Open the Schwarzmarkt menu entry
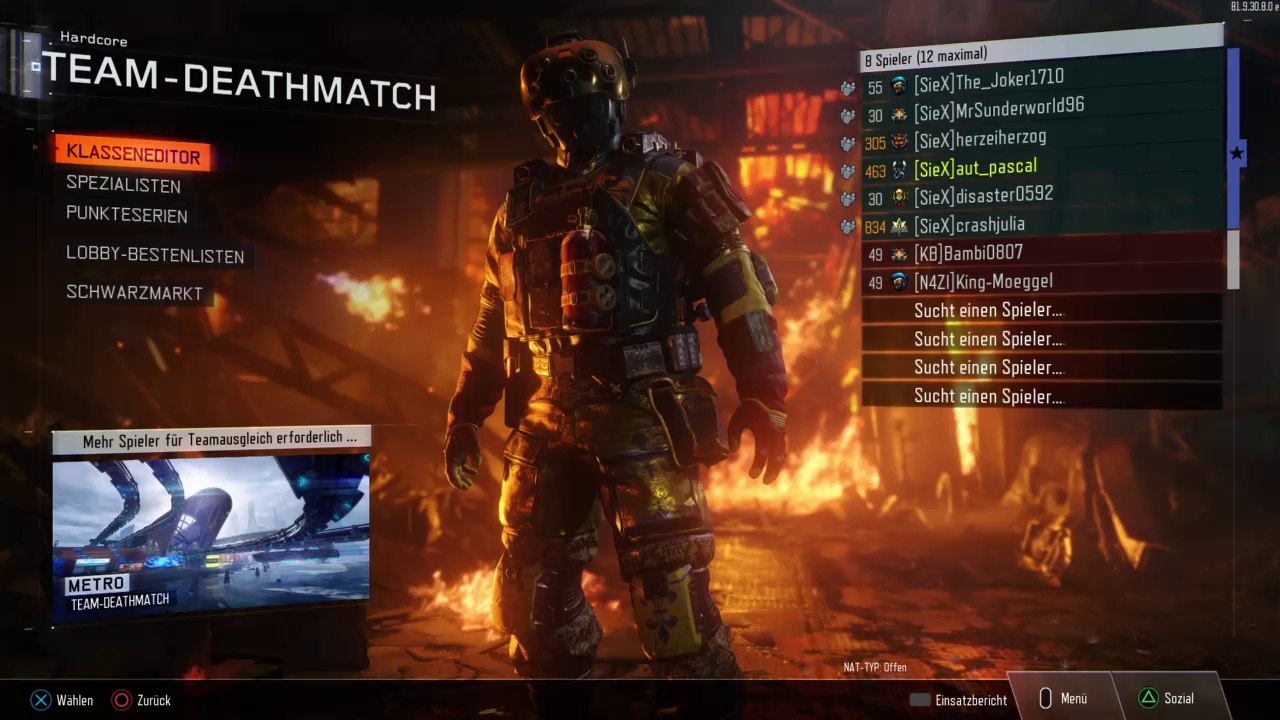This screenshot has height=720, width=1280. 135,293
